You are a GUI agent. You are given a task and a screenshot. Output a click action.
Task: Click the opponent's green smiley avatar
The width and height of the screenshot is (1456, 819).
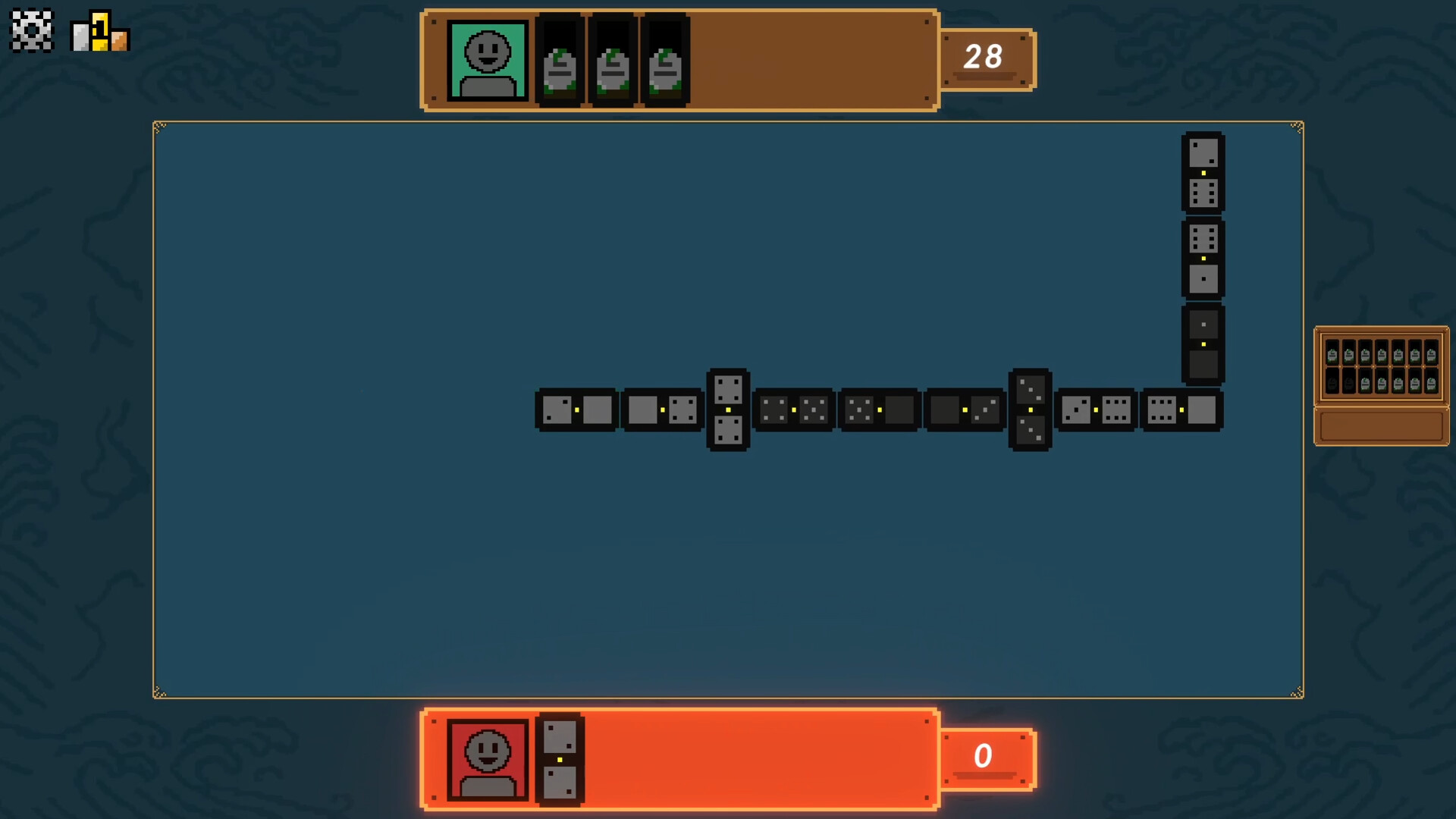pos(488,61)
